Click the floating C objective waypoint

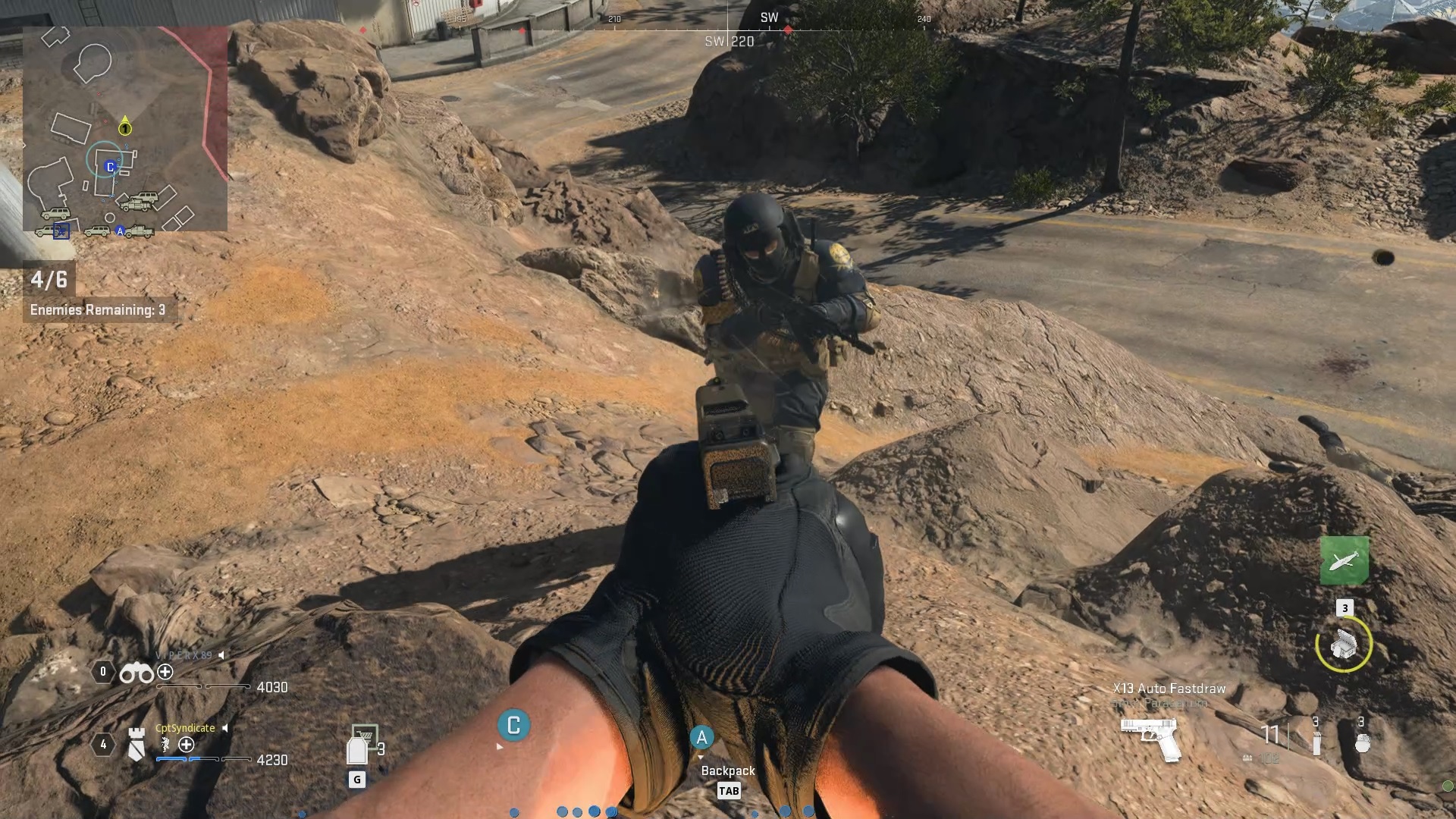513,726
